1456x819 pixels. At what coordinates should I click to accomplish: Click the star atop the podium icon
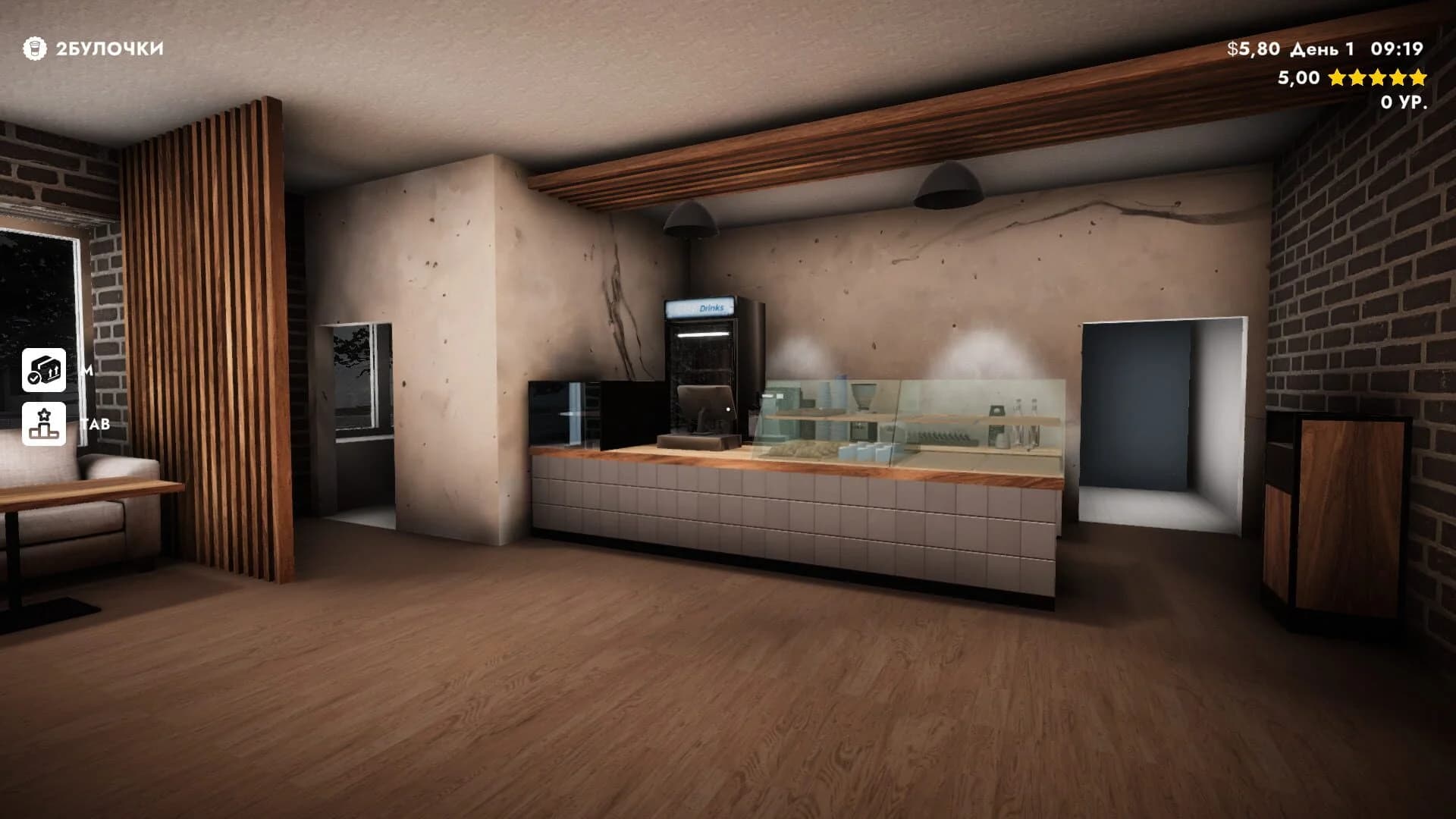coord(43,415)
